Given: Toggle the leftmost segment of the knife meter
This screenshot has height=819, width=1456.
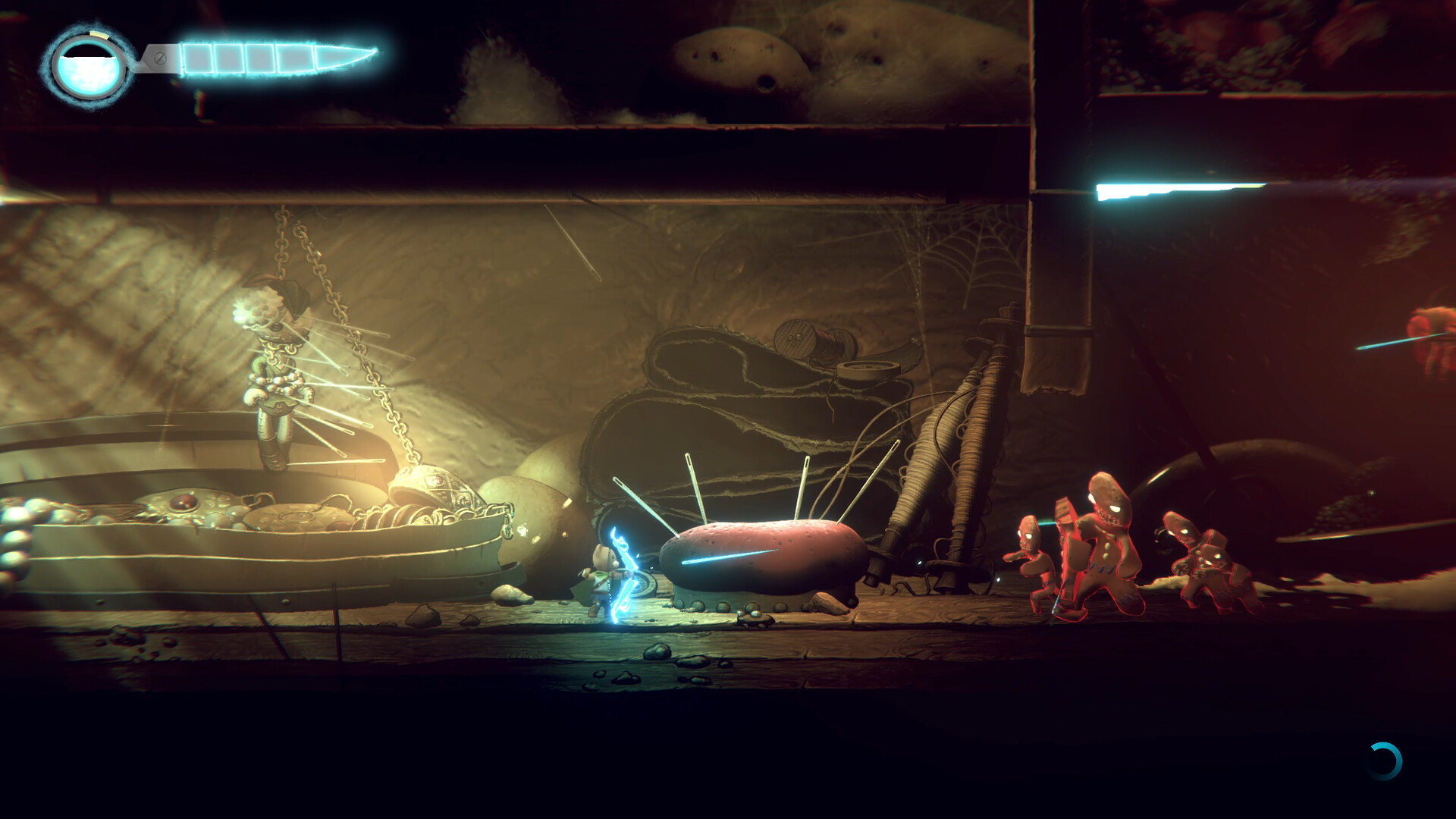Looking at the screenshot, I should point(199,57).
